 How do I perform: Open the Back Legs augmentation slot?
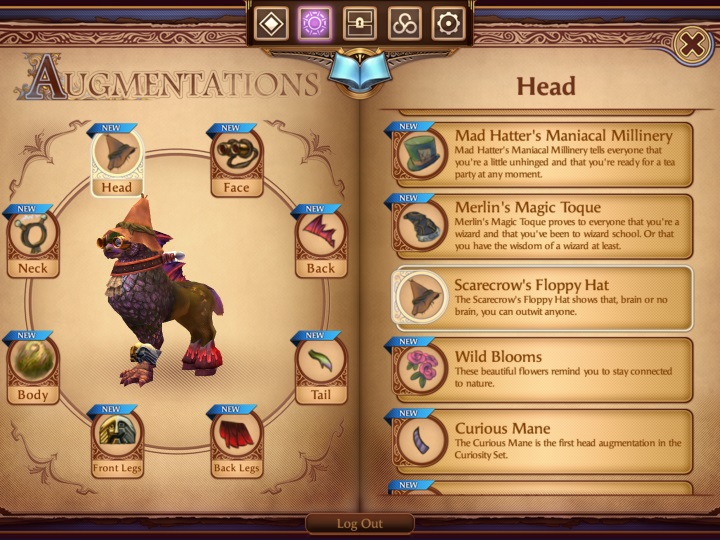click(237, 438)
